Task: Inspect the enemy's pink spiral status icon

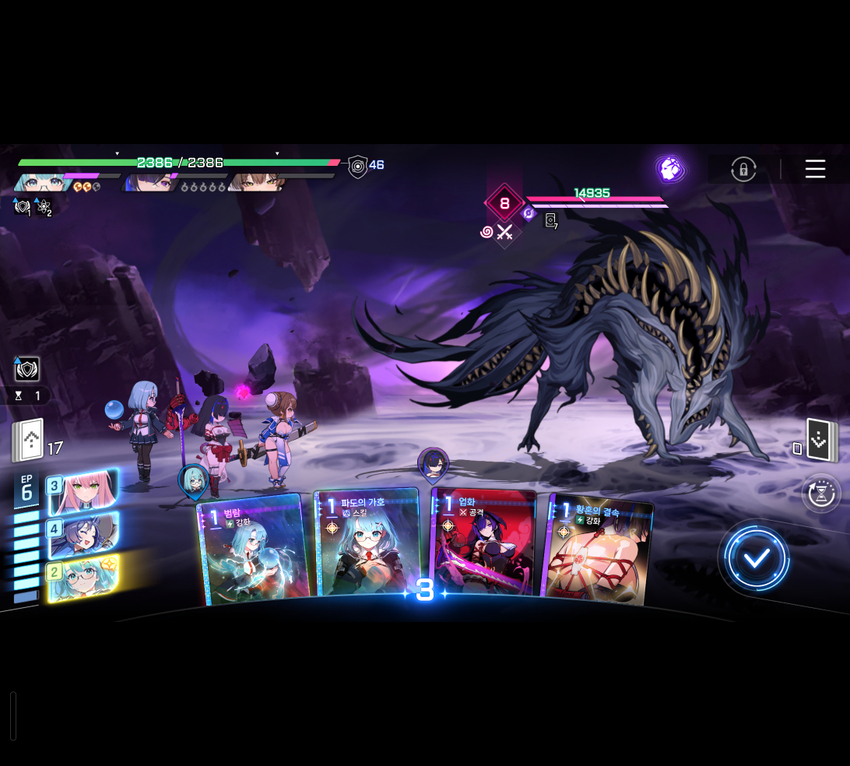Action: (x=487, y=232)
